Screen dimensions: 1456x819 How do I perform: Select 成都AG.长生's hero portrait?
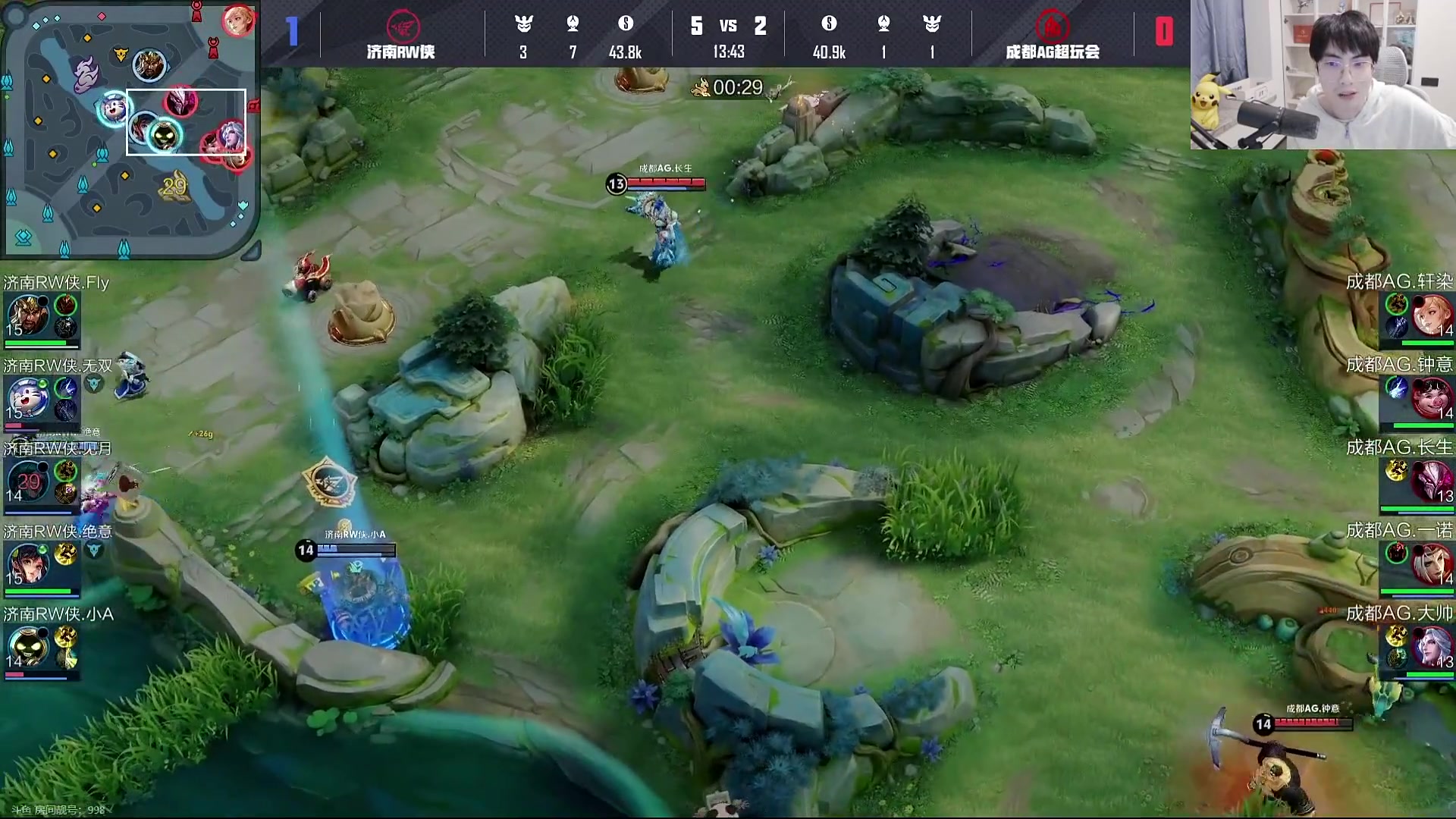point(1431,482)
